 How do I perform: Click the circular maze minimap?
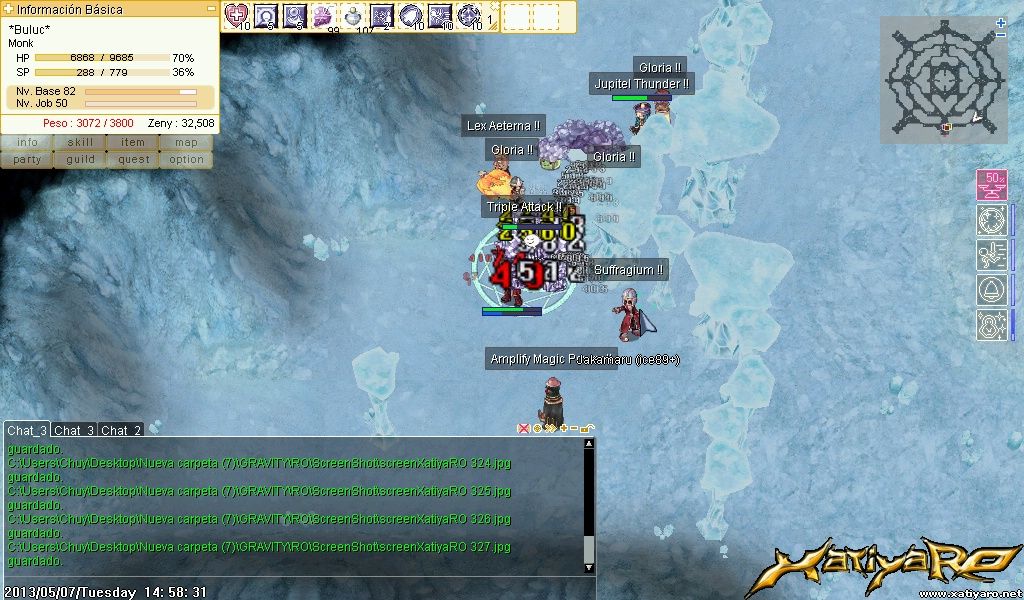tap(943, 80)
